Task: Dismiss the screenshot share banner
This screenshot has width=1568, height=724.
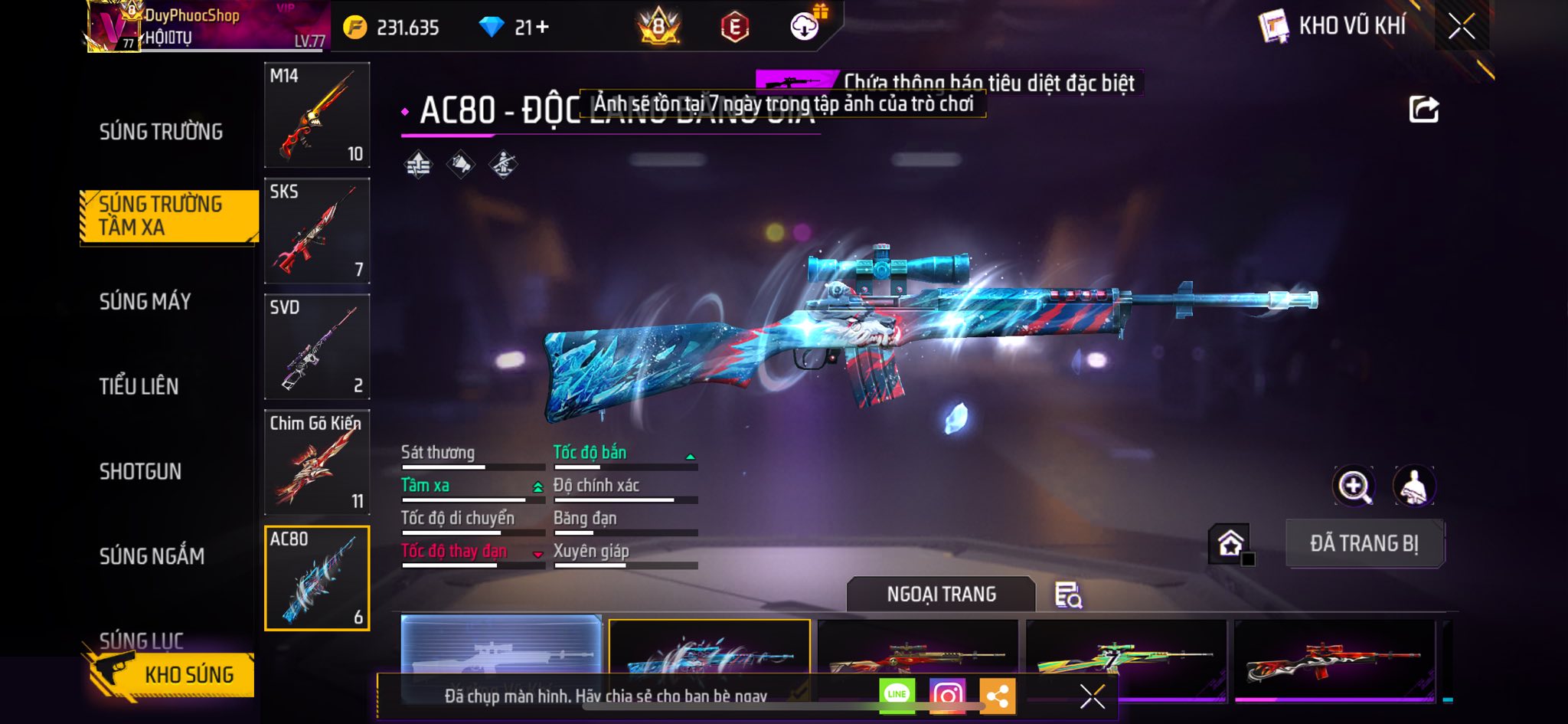Action: pyautogui.click(x=1092, y=696)
